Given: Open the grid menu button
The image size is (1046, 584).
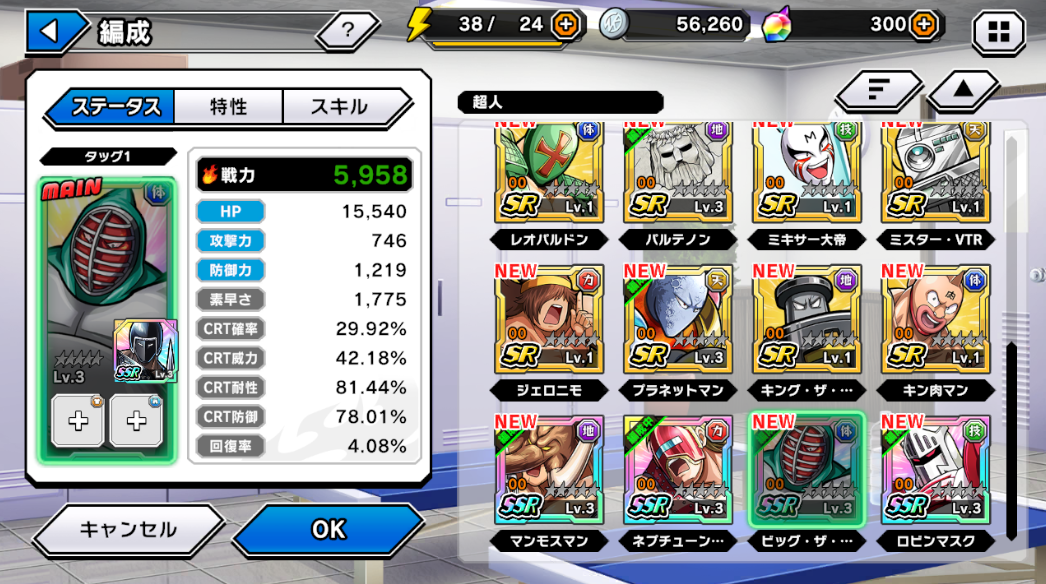Looking at the screenshot, I should 998,32.
